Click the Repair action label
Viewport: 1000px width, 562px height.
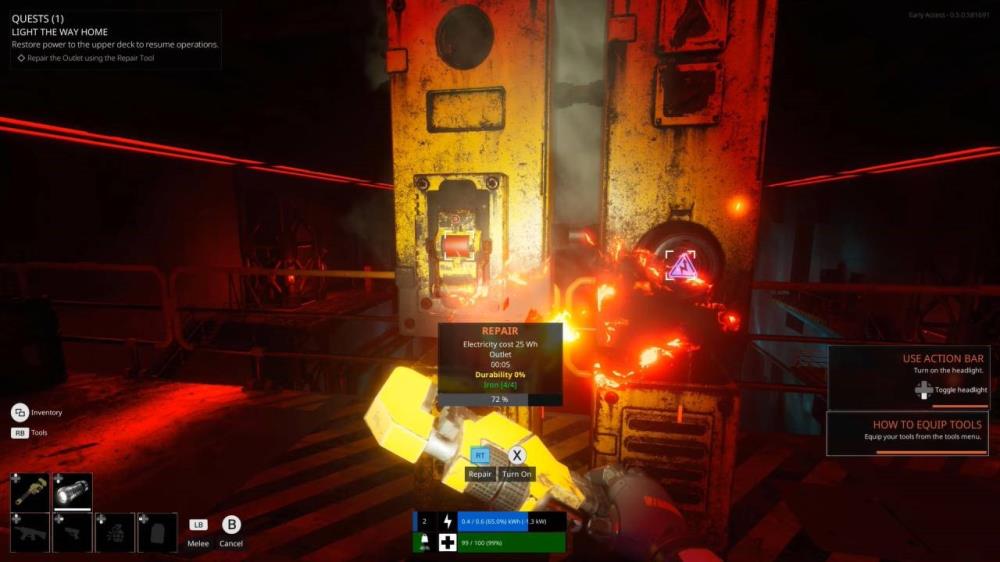pyautogui.click(x=480, y=473)
